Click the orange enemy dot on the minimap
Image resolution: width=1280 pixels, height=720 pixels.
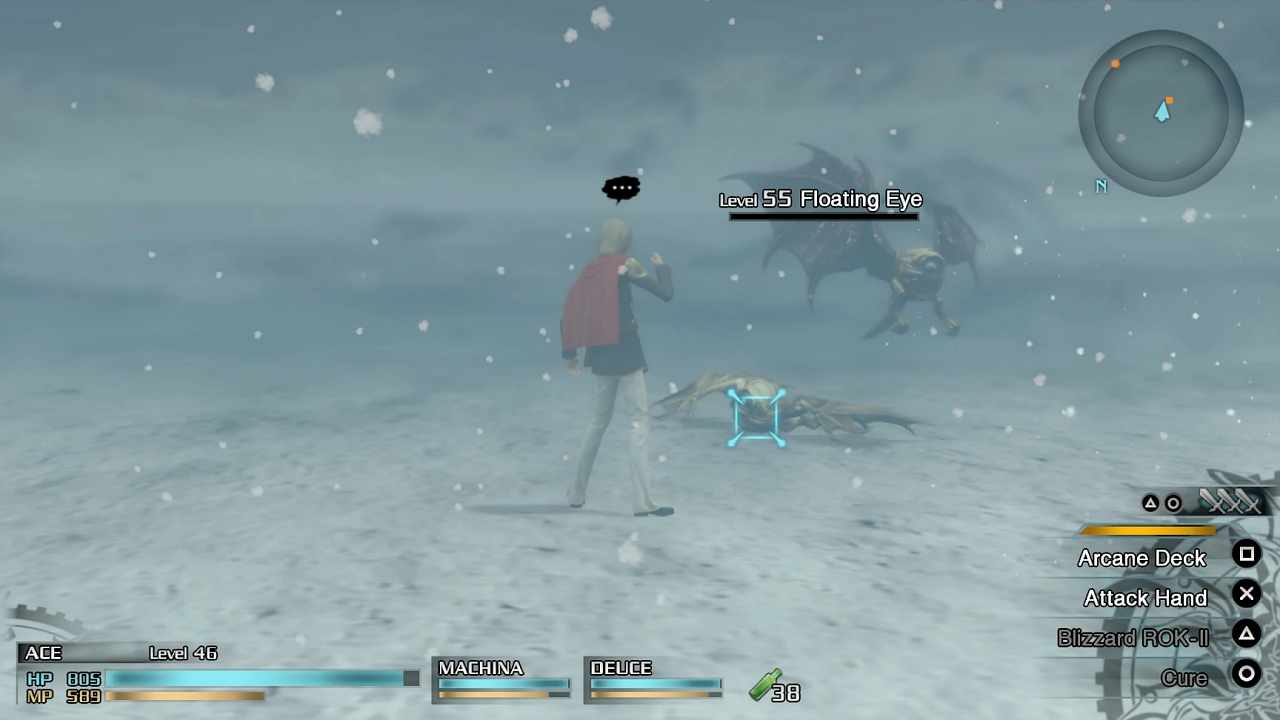pyautogui.click(x=1115, y=64)
